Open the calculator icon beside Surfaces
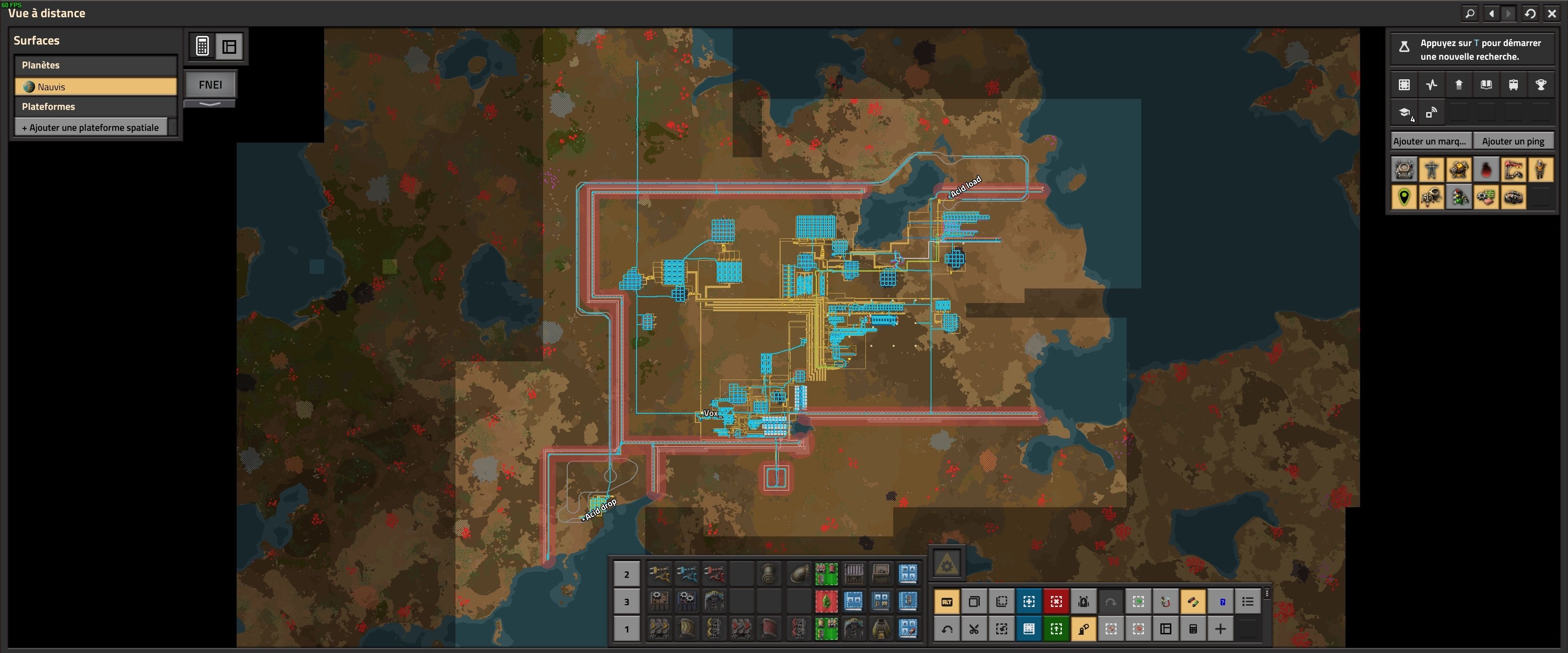This screenshot has height=653, width=1568. [x=203, y=46]
